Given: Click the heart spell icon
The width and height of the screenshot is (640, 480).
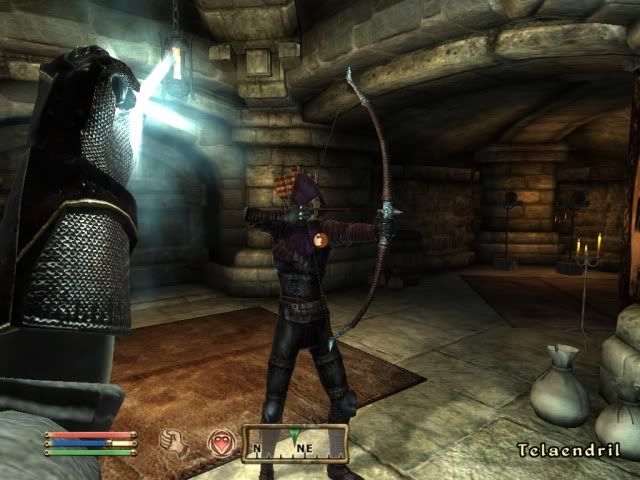Looking at the screenshot, I should [221, 441].
